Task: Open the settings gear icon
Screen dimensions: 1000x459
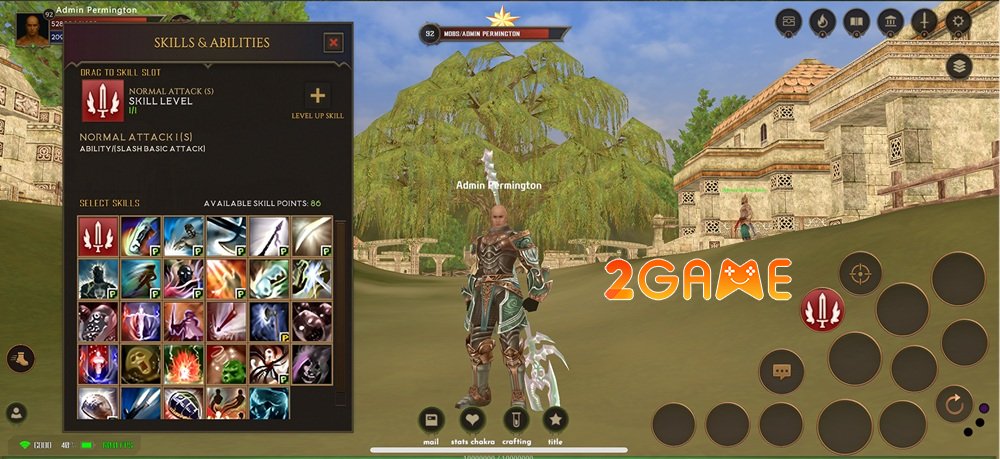Action: click(x=958, y=20)
